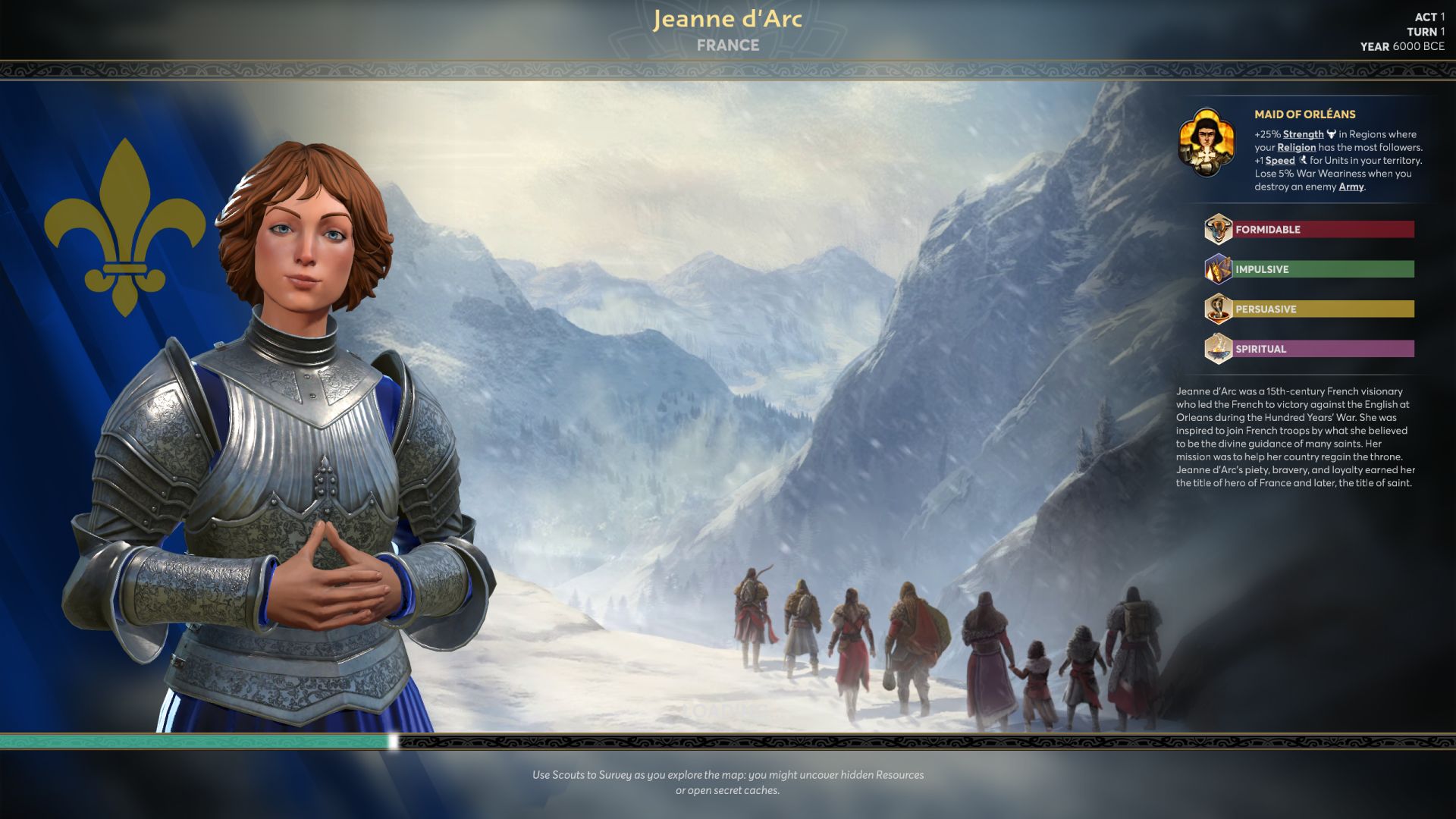
Task: Open the underlined Religion keyword link
Action: (x=1296, y=148)
